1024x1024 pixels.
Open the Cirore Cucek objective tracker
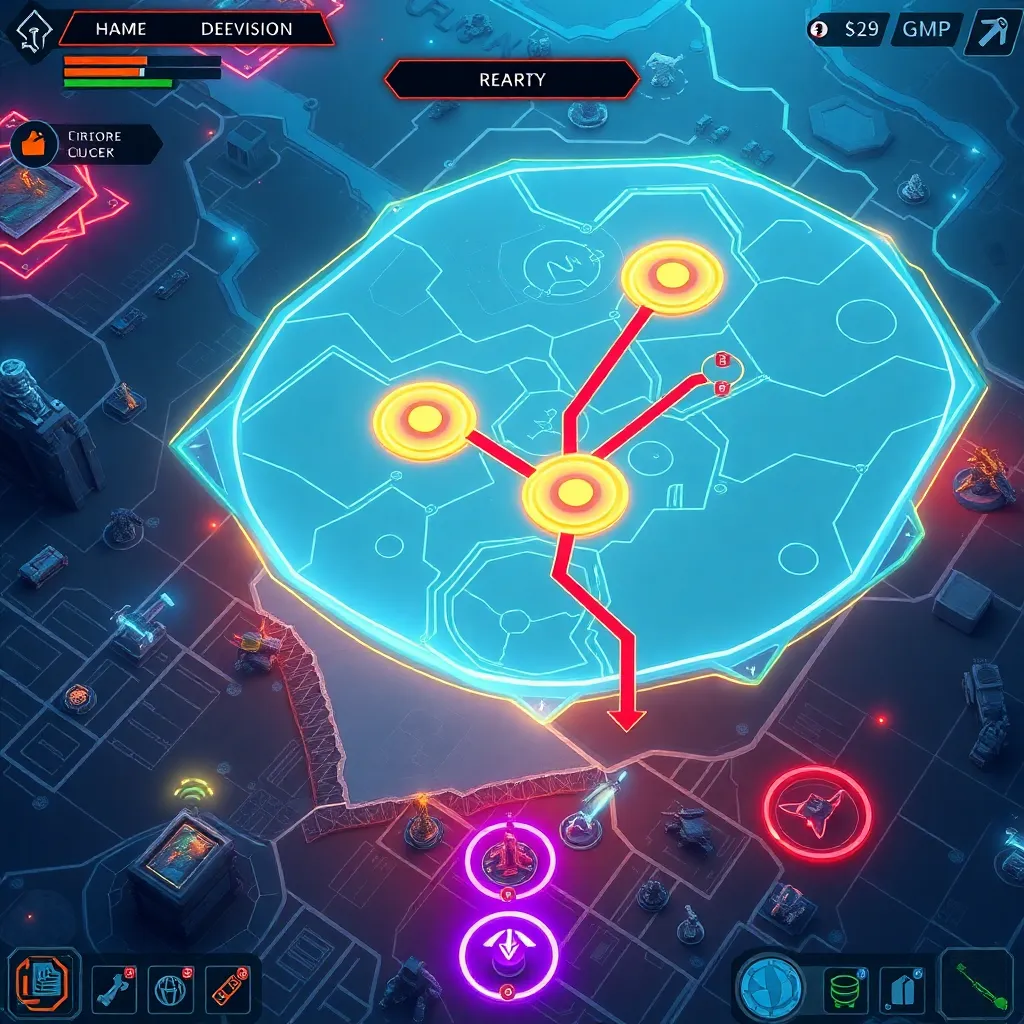tap(85, 144)
